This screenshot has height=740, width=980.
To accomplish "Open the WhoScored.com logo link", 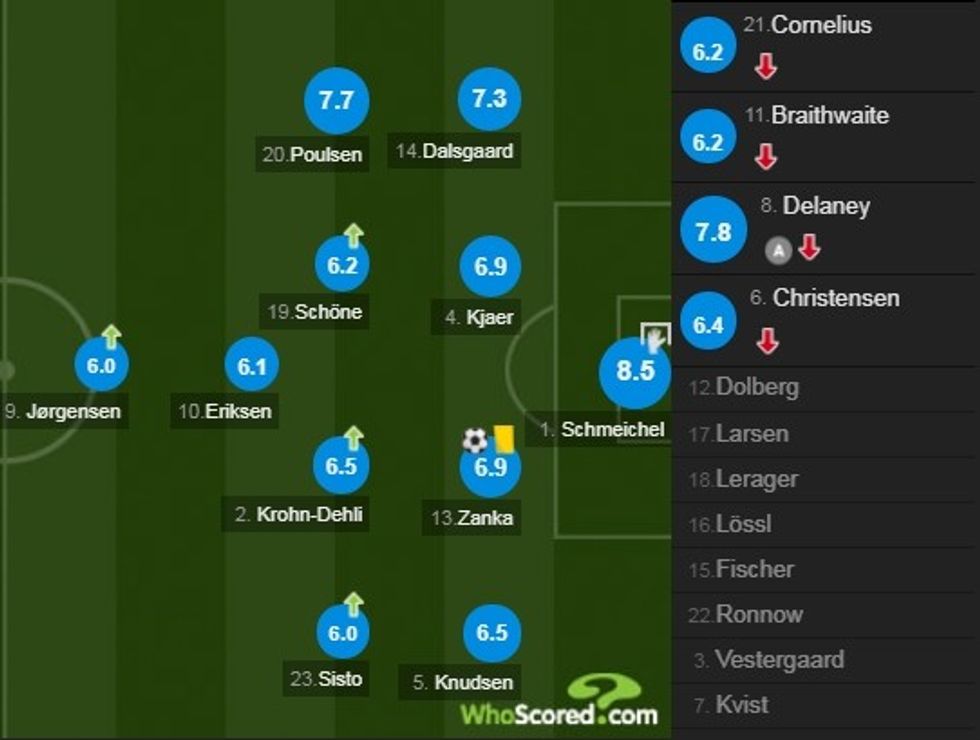I will click(560, 702).
